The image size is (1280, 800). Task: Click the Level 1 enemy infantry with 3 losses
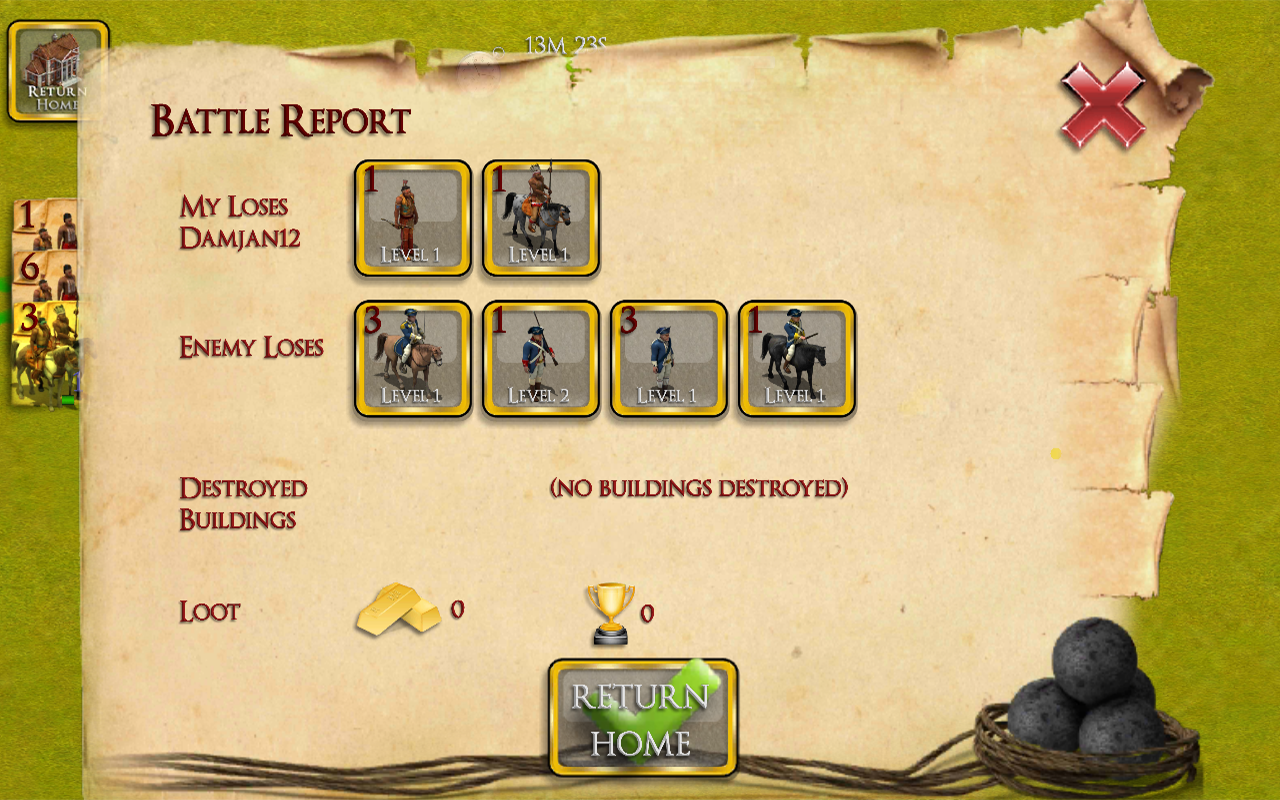pyautogui.click(x=668, y=360)
